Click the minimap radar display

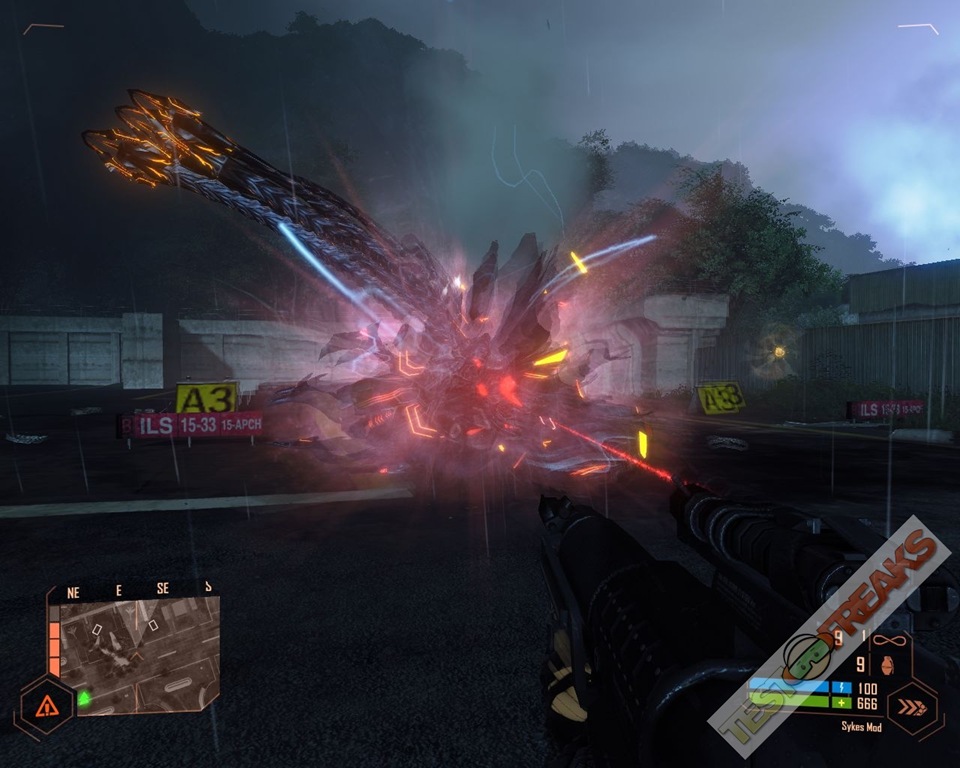(138, 655)
